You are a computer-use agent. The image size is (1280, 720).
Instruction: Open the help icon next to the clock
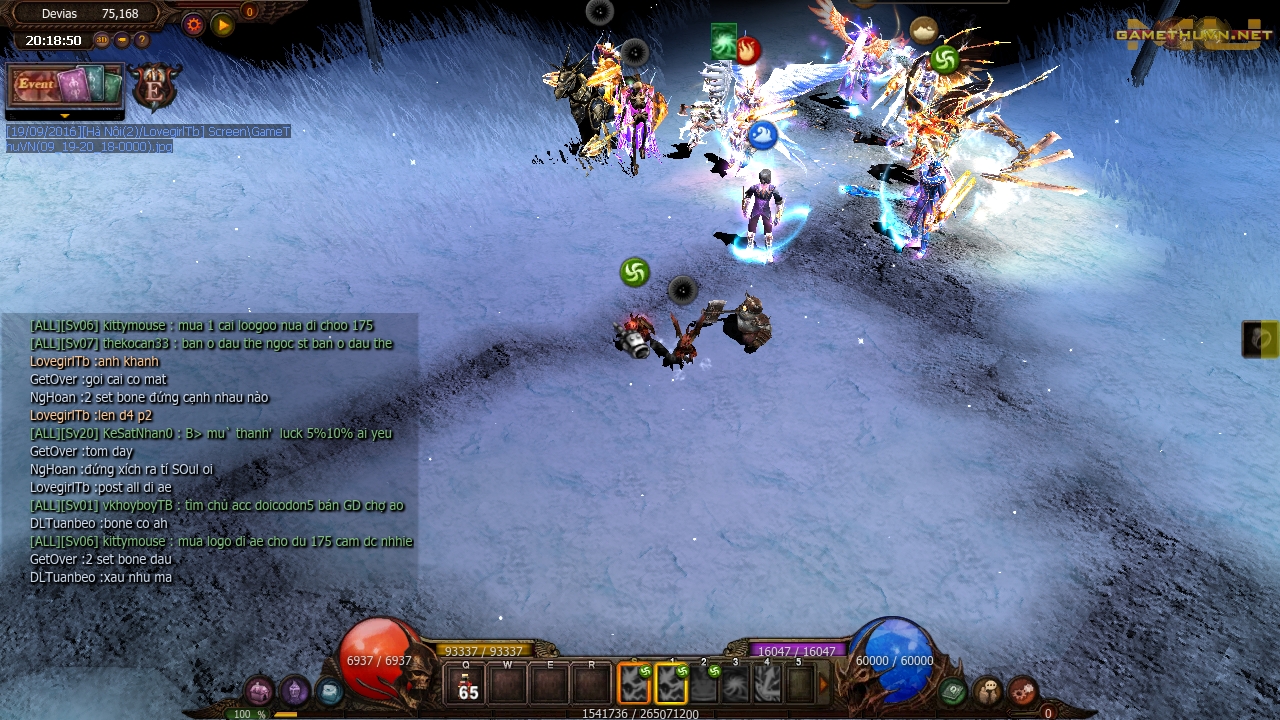pyautogui.click(x=140, y=40)
